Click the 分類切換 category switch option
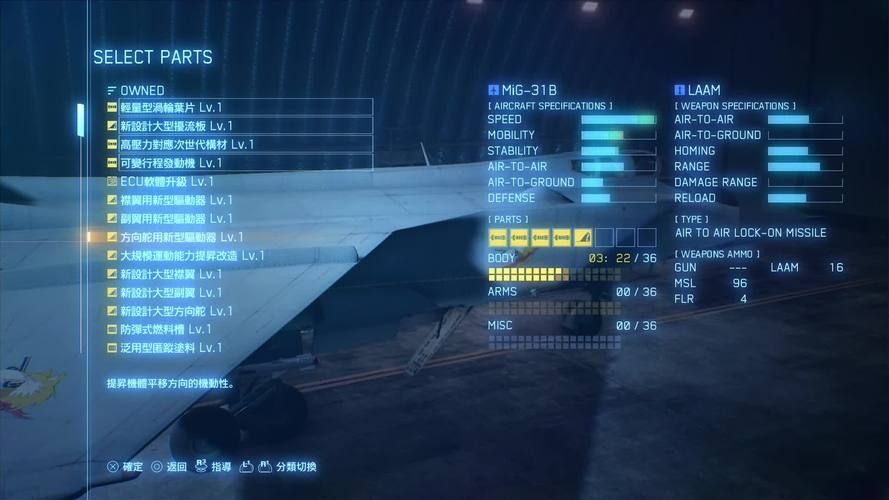Viewport: 889px width, 500px height. tap(287, 467)
